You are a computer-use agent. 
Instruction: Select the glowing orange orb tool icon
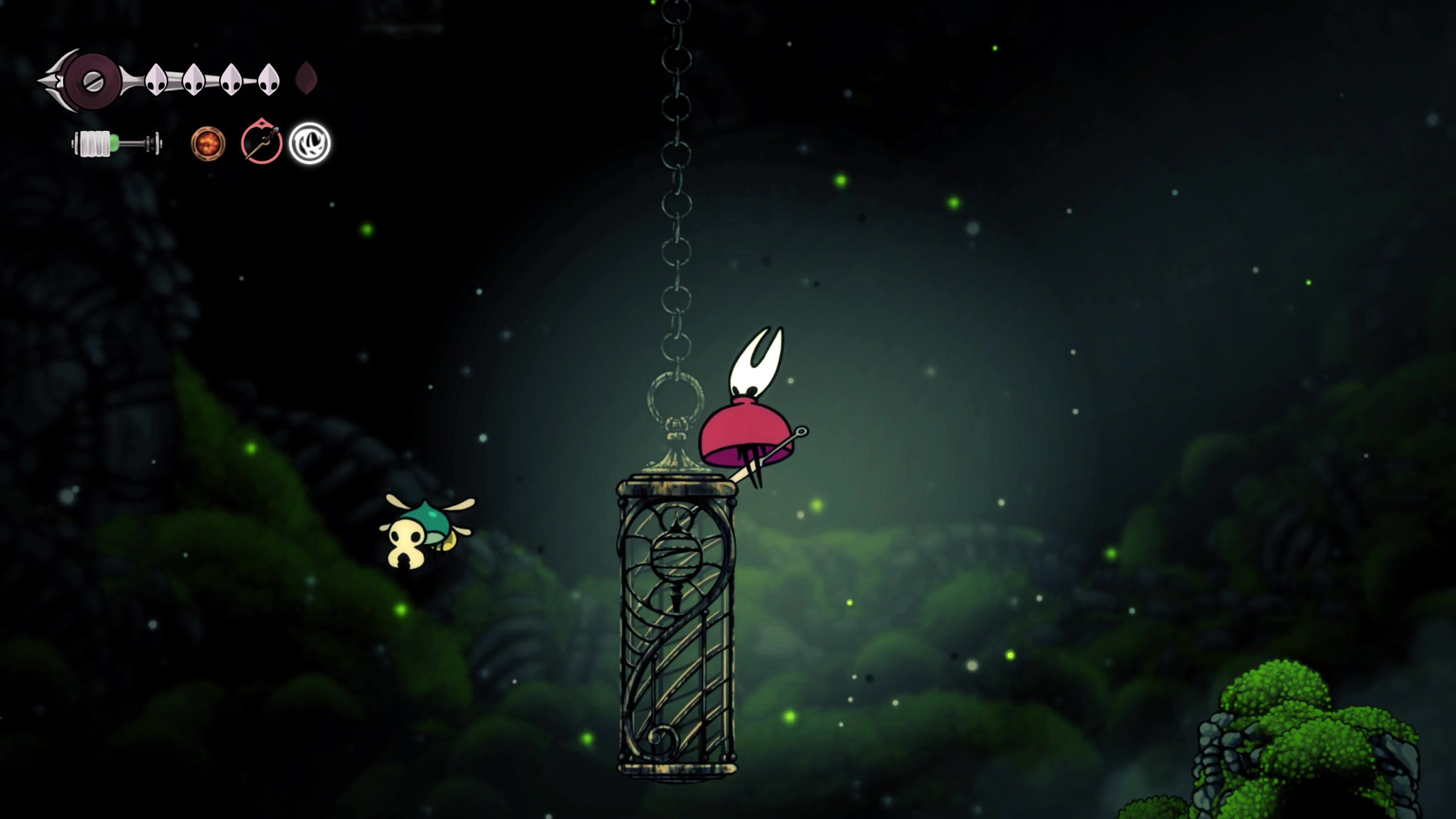point(208,143)
